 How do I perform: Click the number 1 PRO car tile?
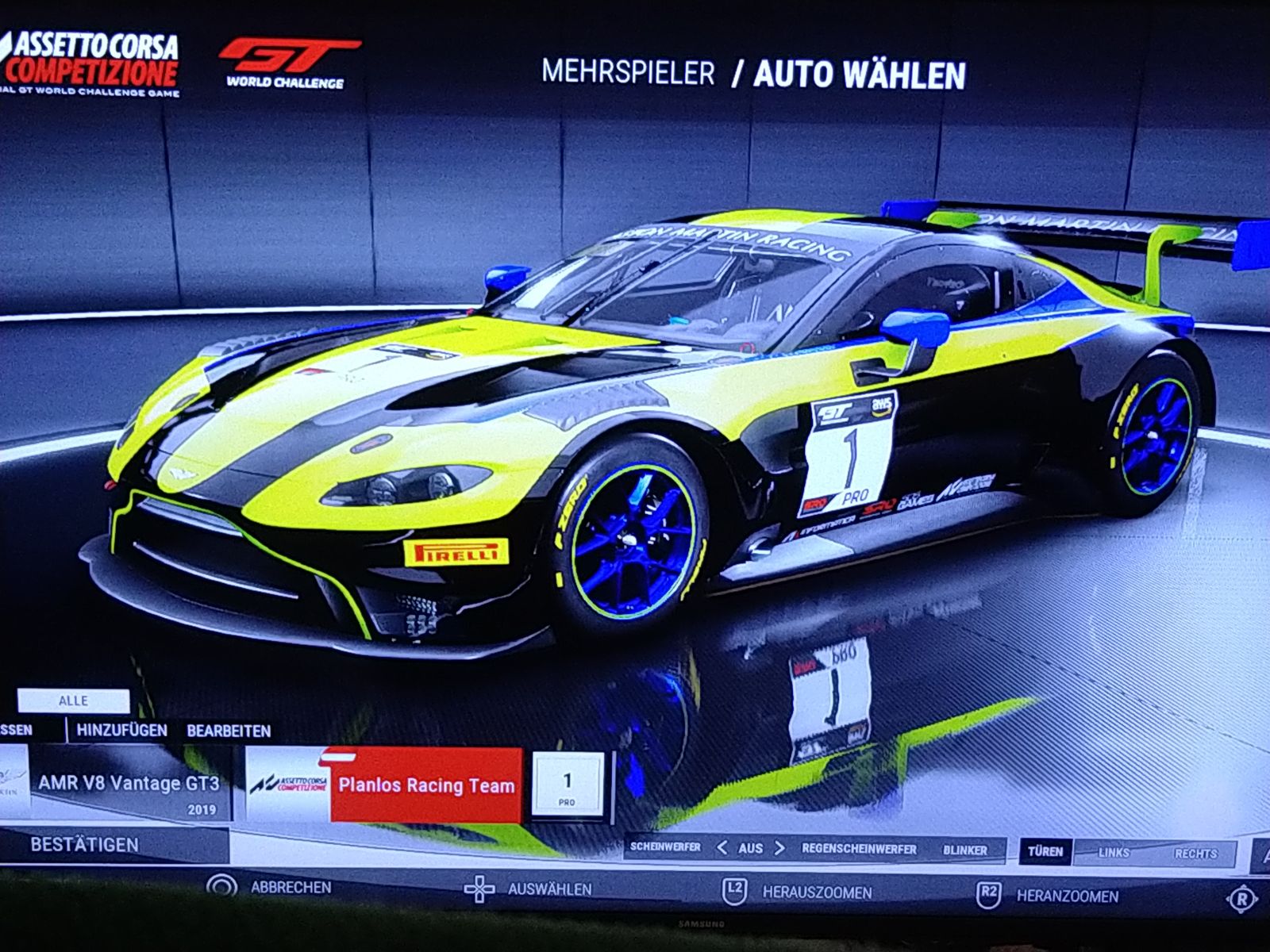(567, 786)
